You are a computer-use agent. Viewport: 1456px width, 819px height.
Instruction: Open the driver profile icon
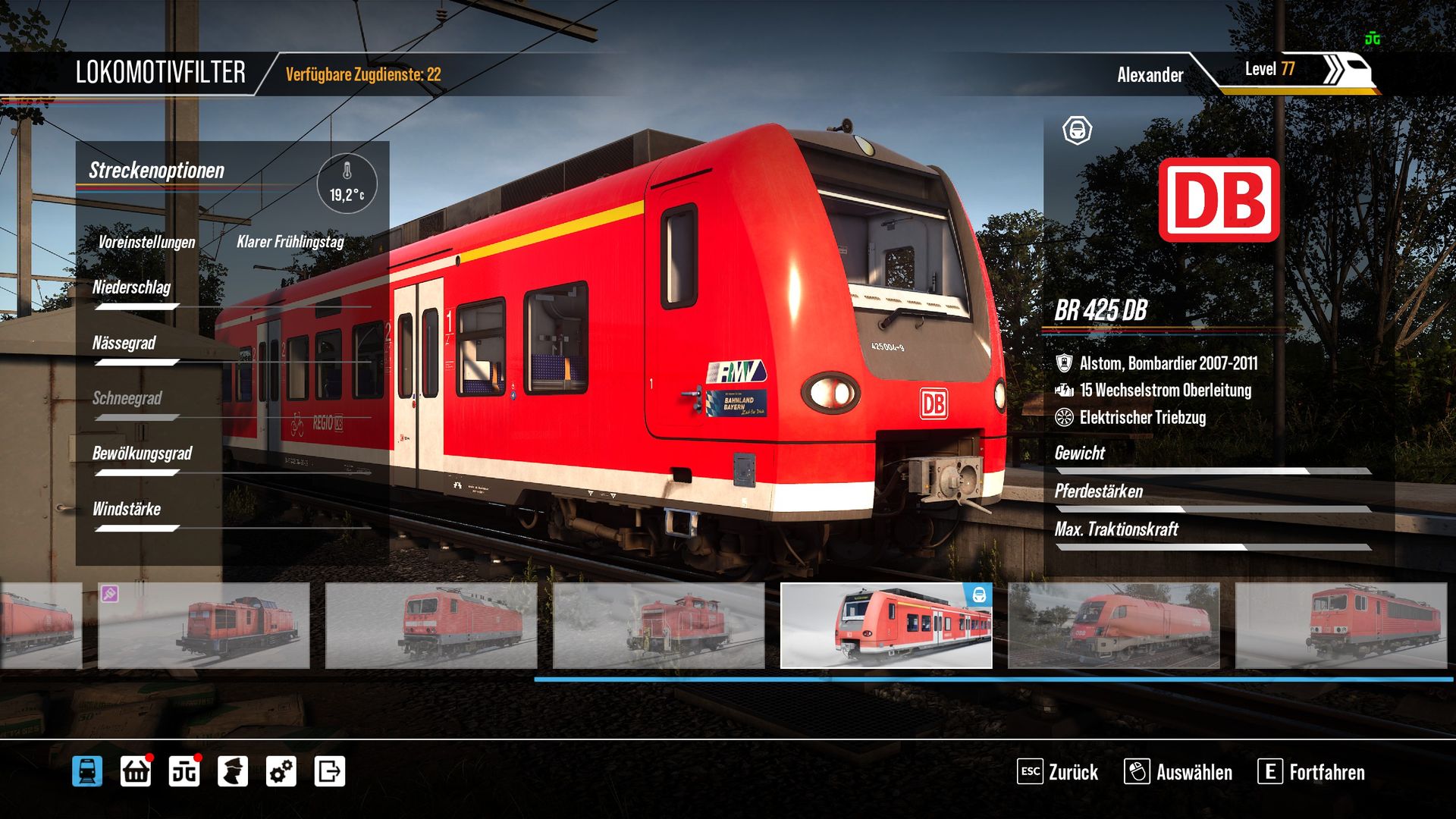click(x=233, y=771)
